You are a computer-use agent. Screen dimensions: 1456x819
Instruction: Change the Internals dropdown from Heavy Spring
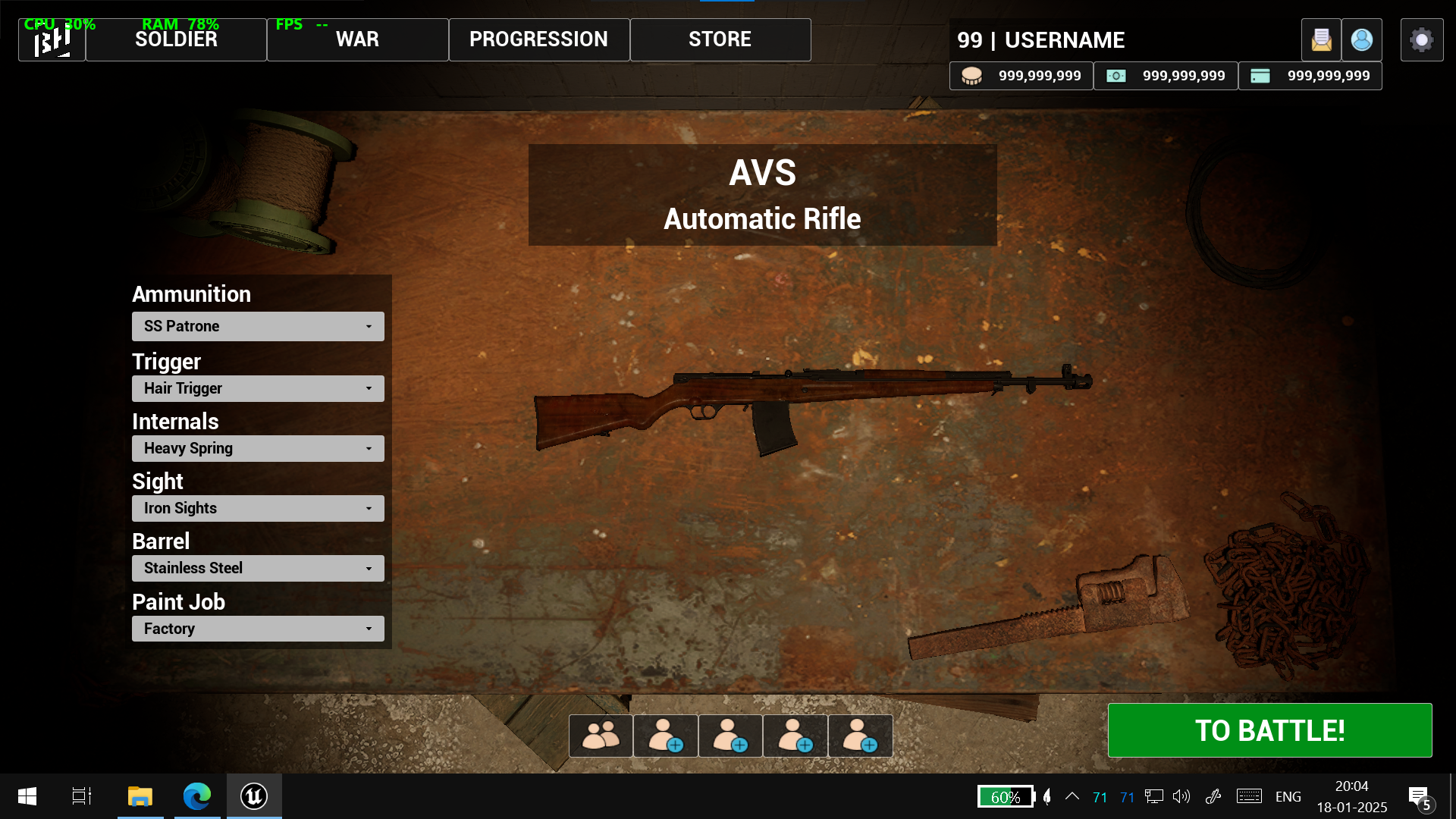tap(258, 448)
